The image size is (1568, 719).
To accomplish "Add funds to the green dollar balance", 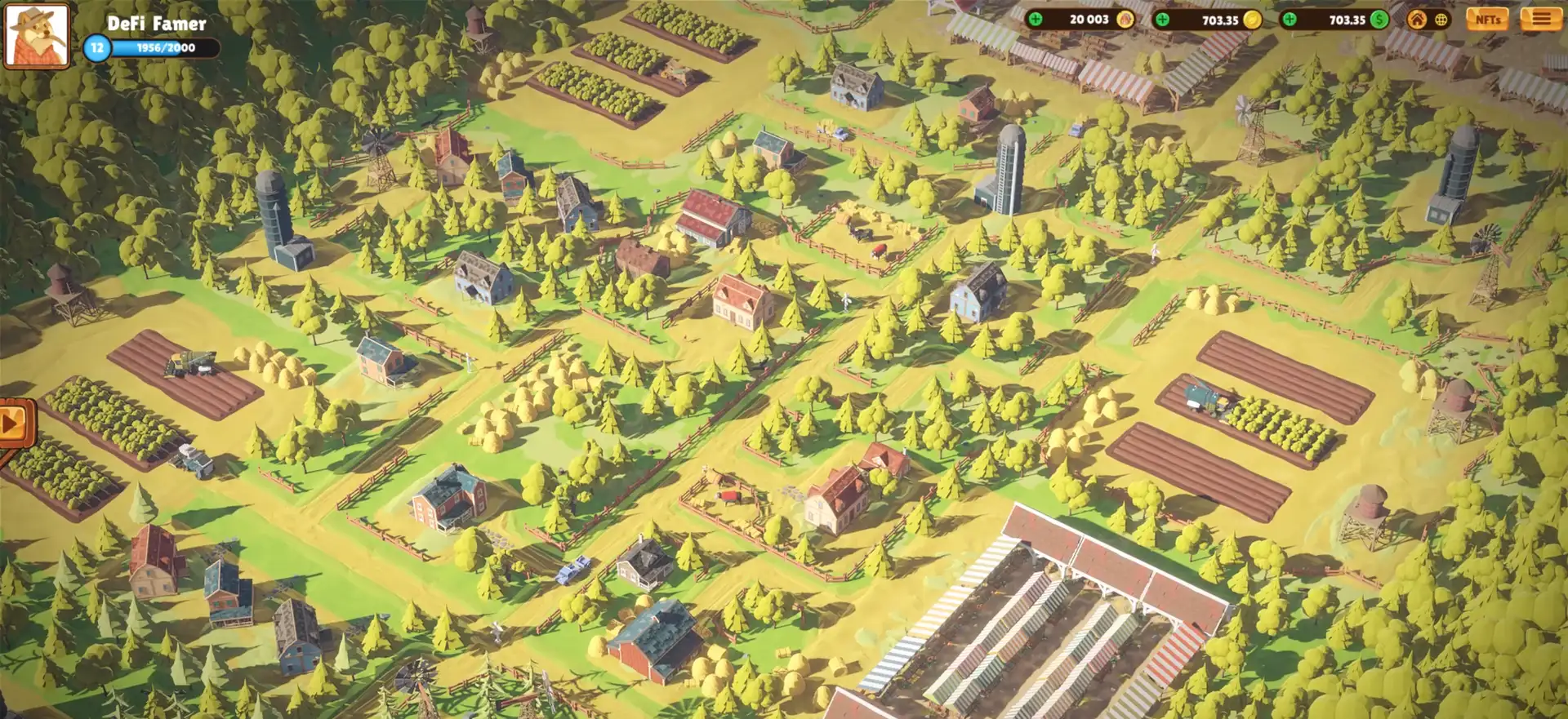I will 1290,20.
